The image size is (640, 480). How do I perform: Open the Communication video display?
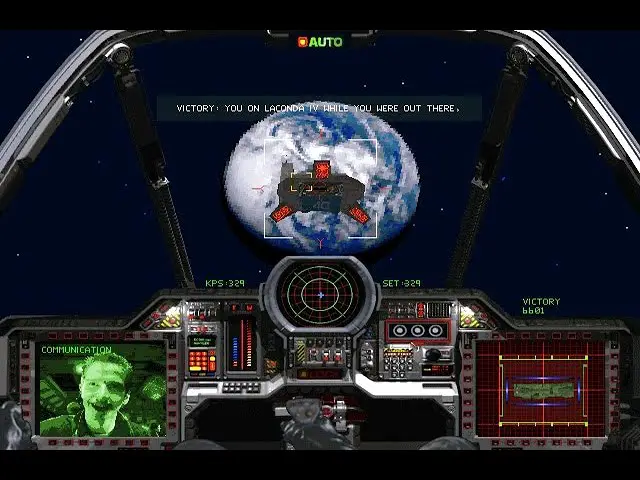pos(102,390)
